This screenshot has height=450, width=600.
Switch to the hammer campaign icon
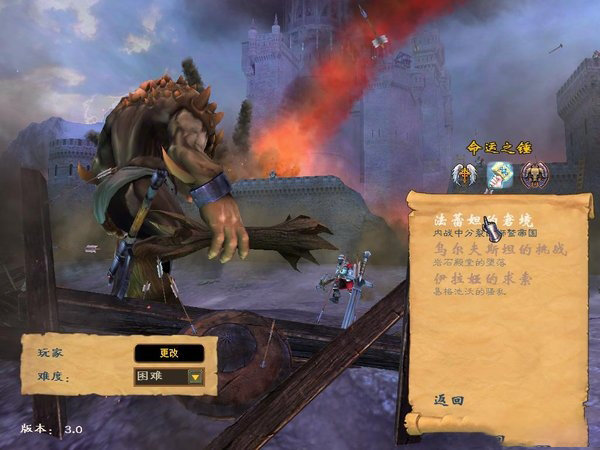(x=499, y=175)
